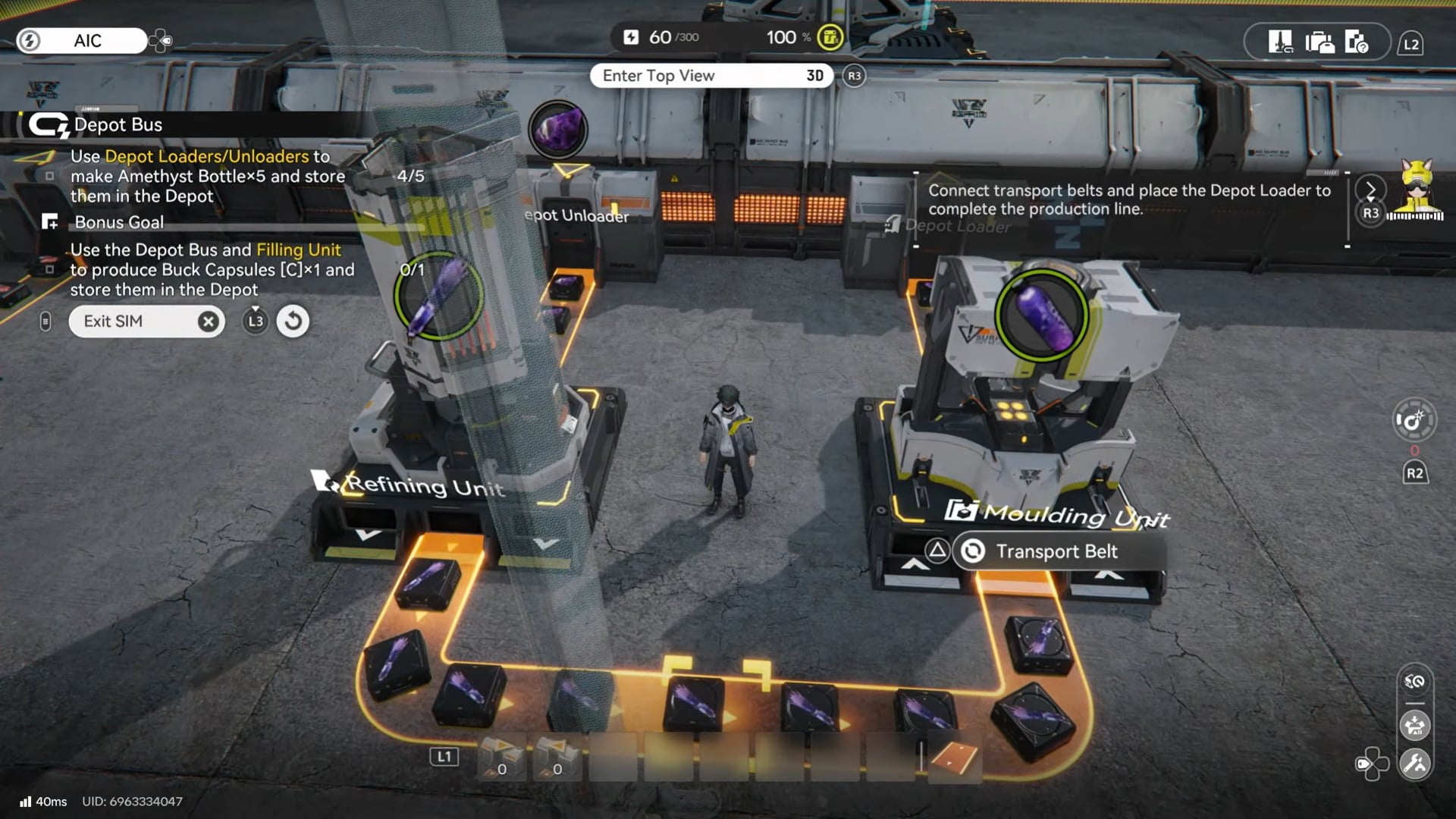This screenshot has width=1456, height=819.
Task: Open the briefcase storage icon
Action: 1319,42
